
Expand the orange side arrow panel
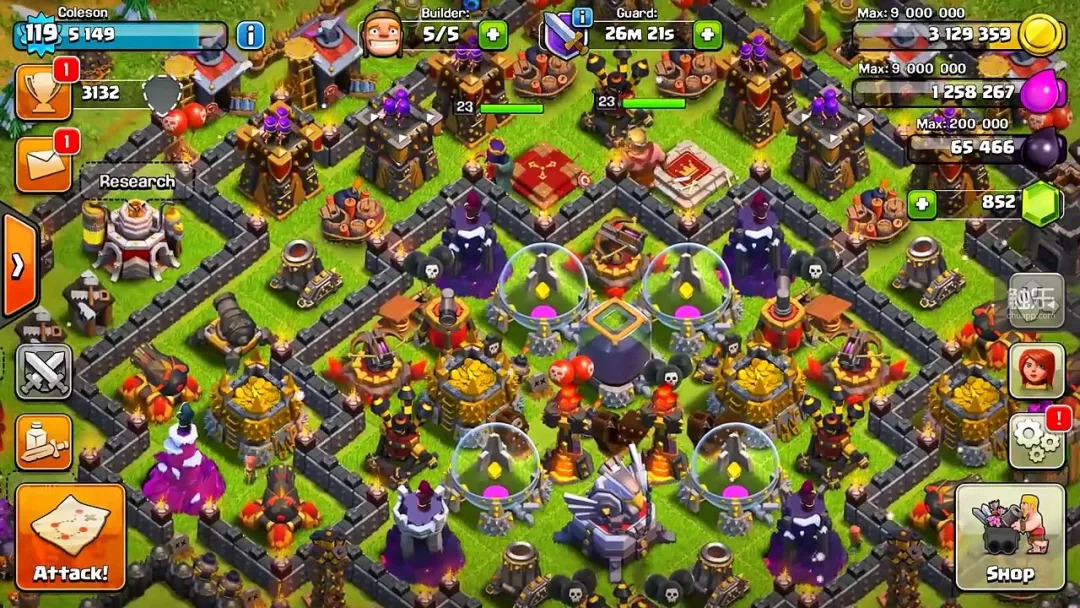coord(18,266)
